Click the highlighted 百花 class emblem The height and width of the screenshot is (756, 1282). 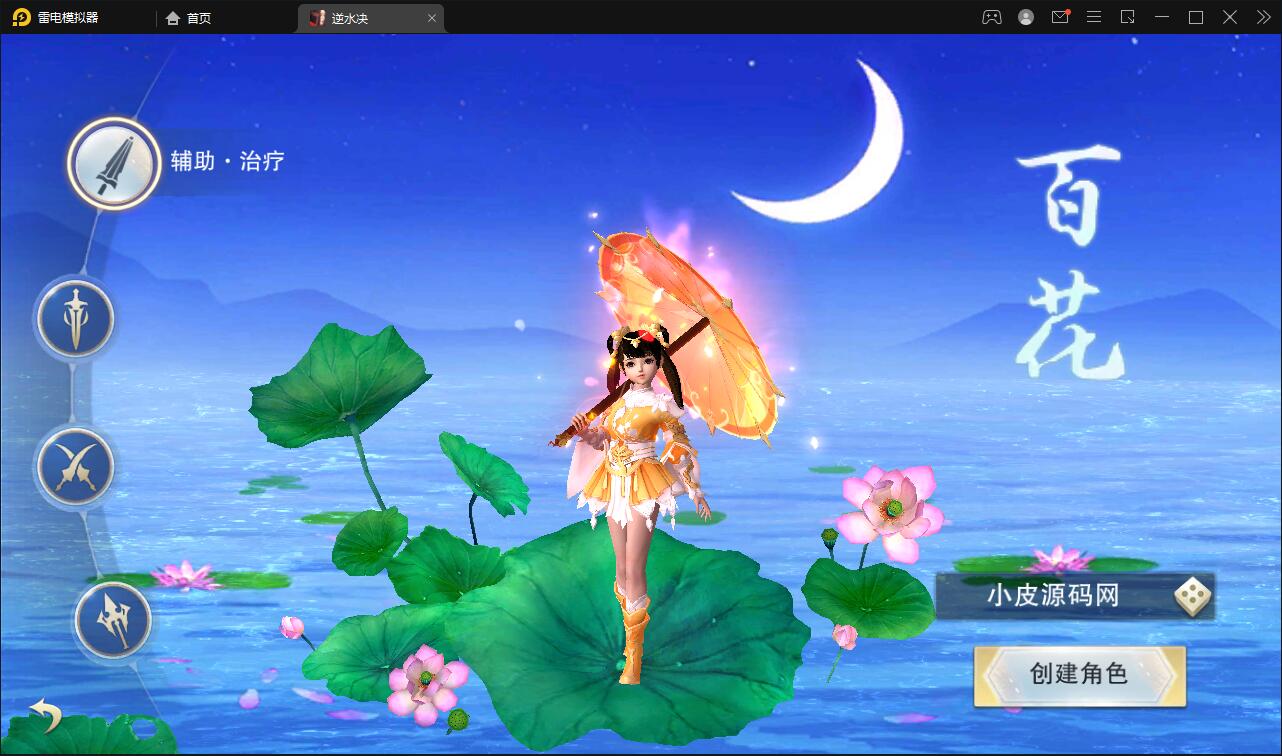coord(112,163)
